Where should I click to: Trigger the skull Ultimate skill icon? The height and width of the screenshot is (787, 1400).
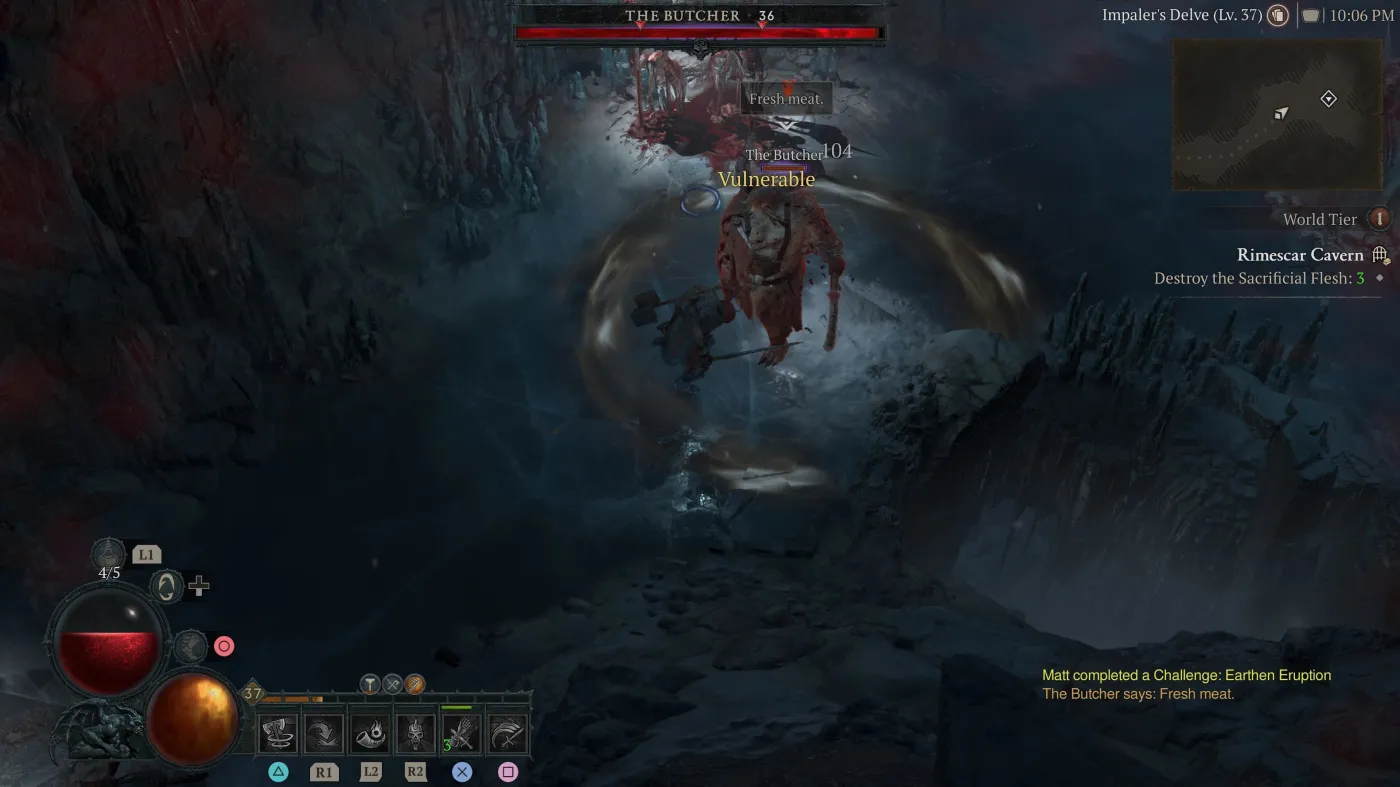tap(416, 733)
